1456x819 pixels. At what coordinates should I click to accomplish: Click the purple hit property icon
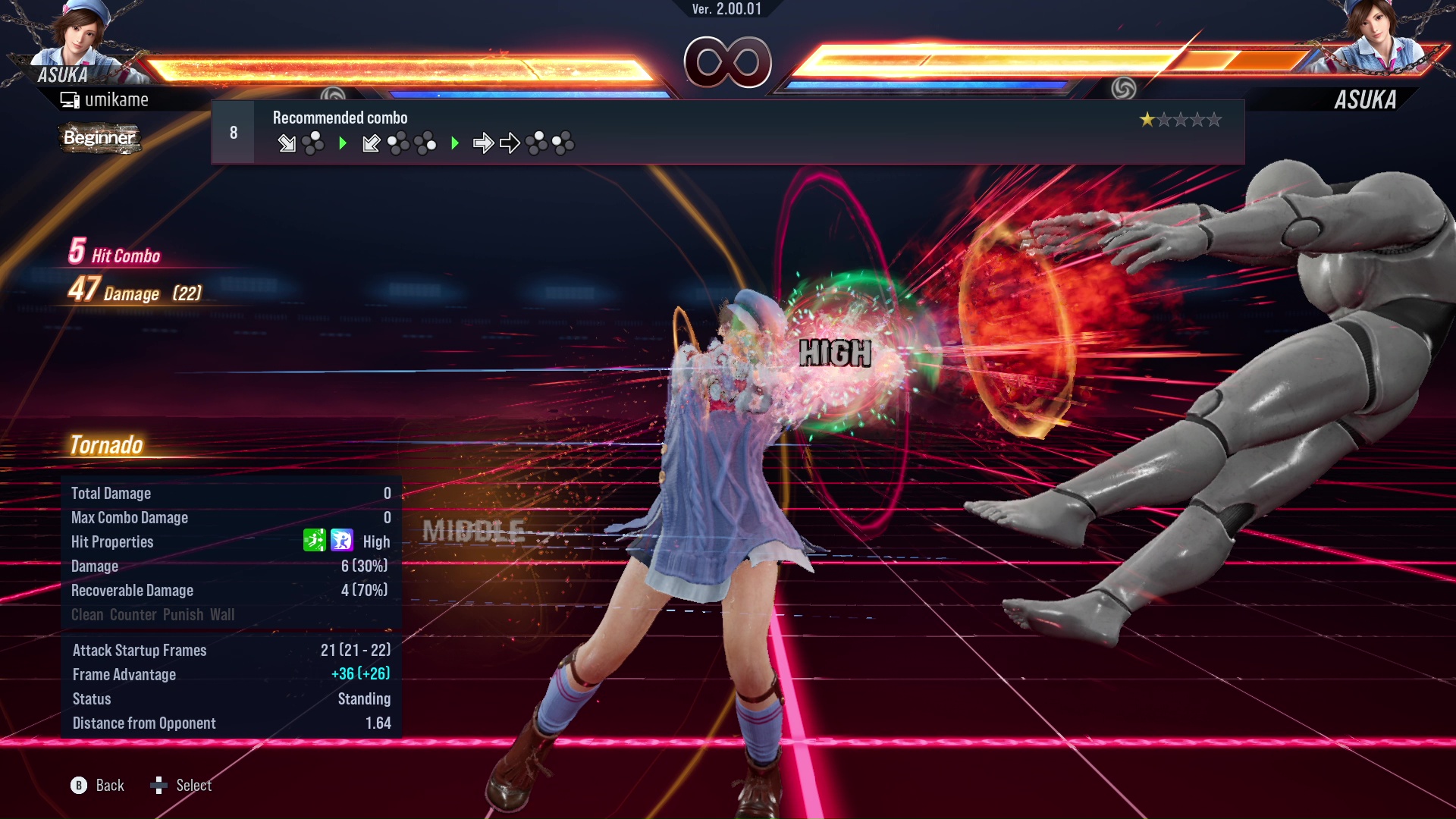(342, 541)
